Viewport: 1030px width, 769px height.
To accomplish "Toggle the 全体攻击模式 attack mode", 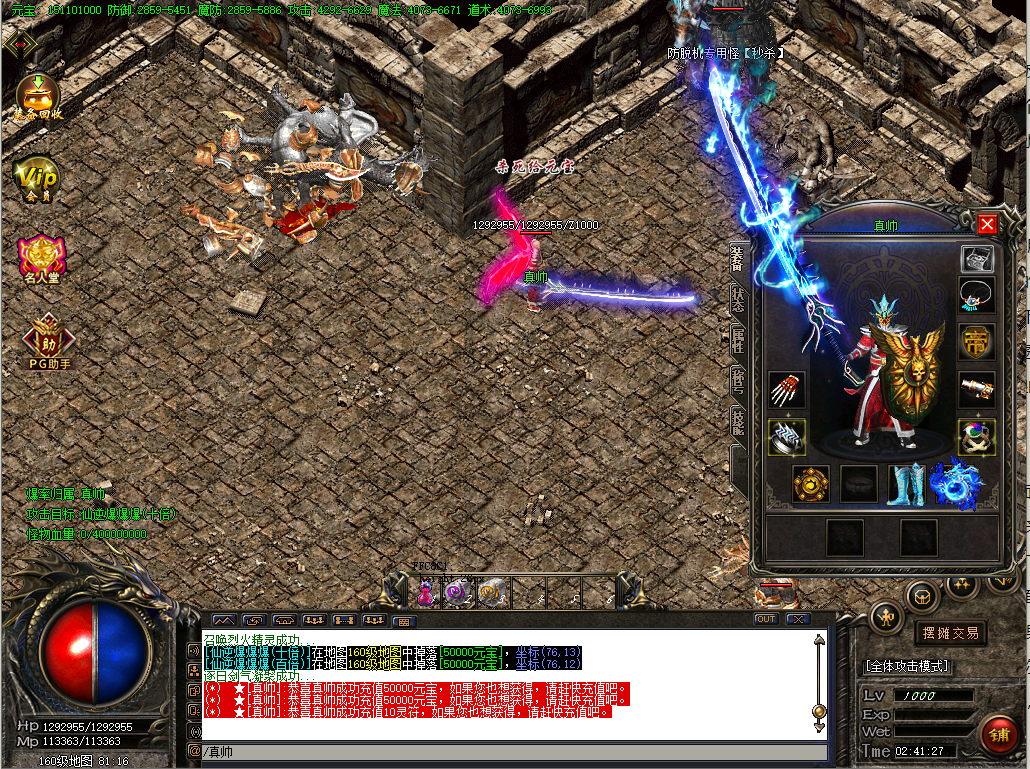I will pos(907,666).
